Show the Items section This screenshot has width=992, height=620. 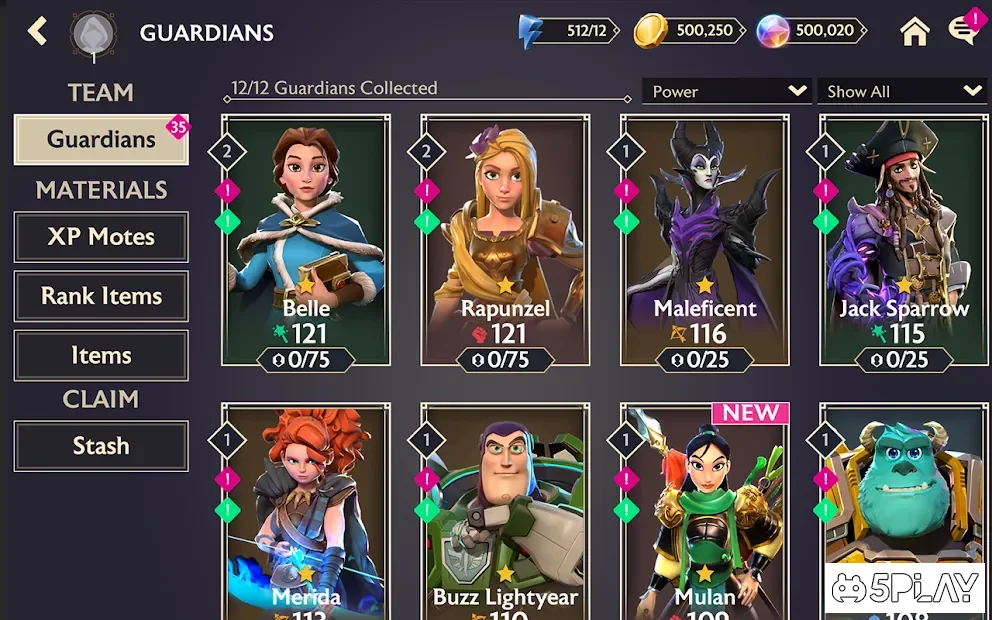tap(101, 355)
